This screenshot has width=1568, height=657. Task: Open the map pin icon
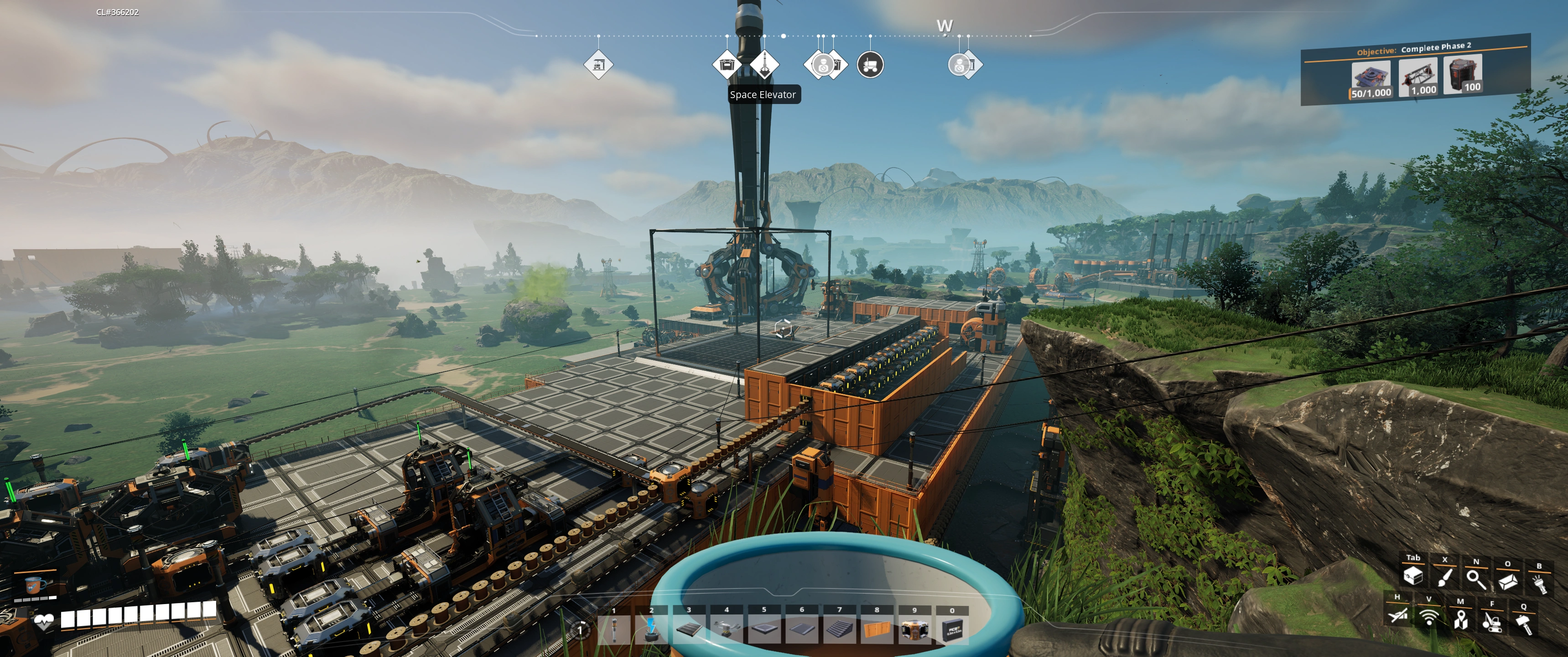[x=1460, y=619]
